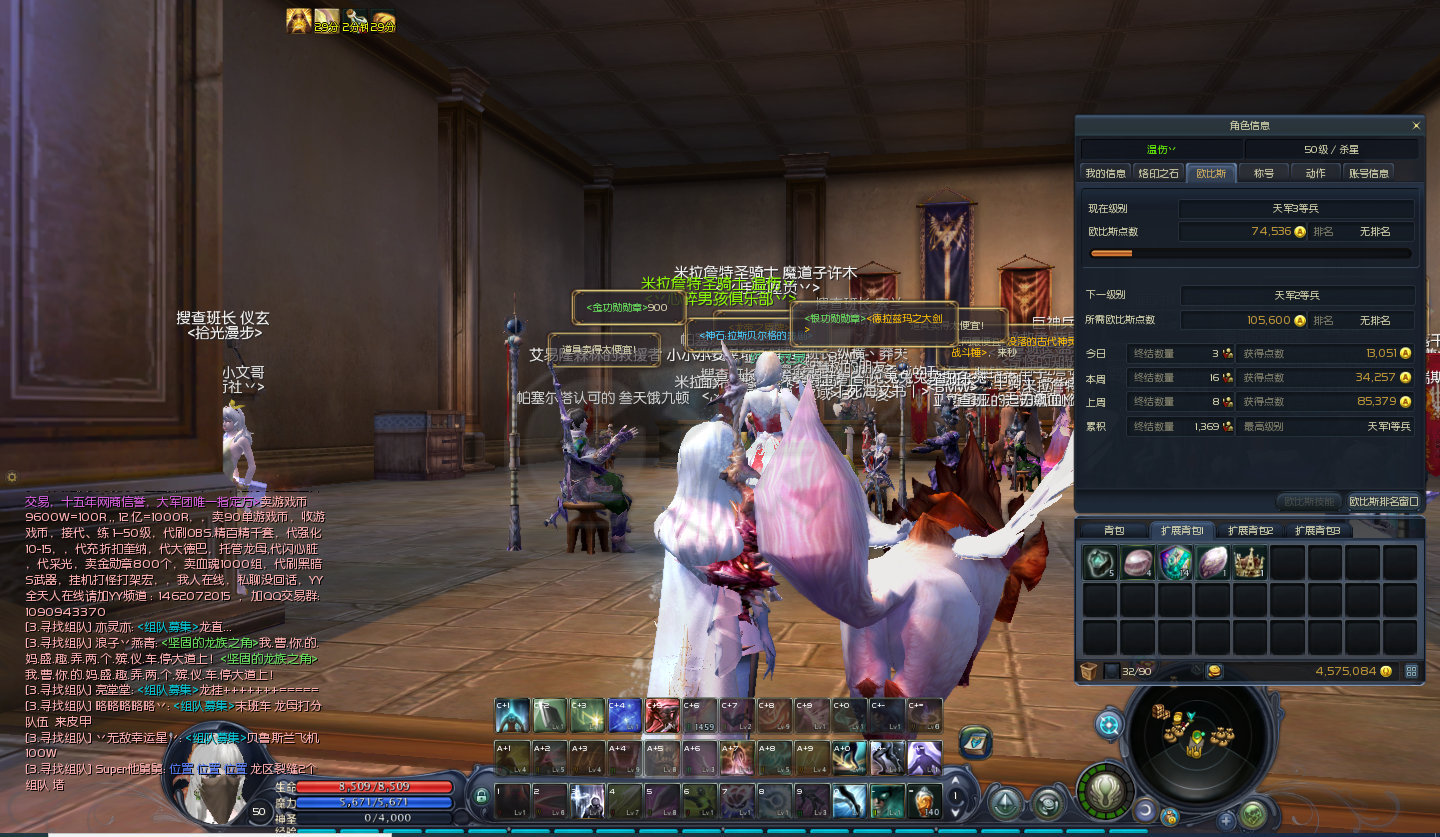The height and width of the screenshot is (837, 1440).
Task: Open the 欧比斯排名窗口 ranking window
Action: coord(1384,501)
